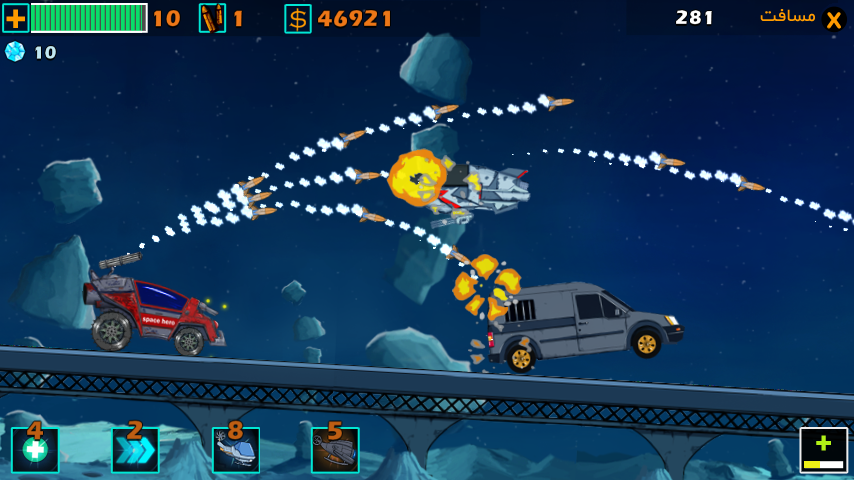Call in the blue helicopter support

click(236, 450)
